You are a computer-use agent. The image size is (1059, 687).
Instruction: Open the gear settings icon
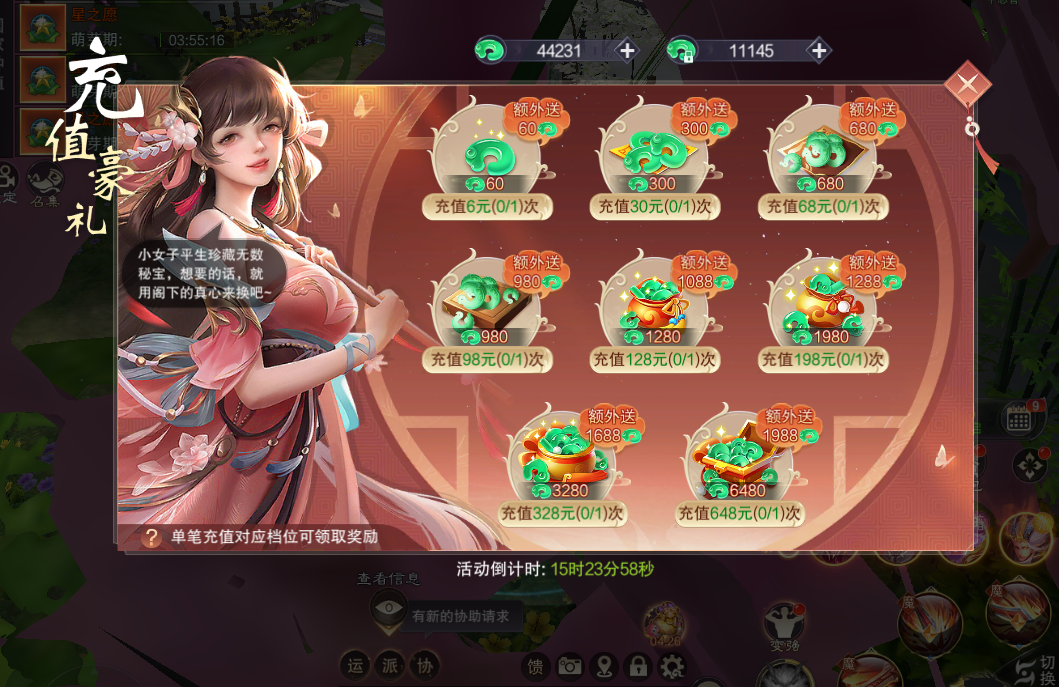point(672,666)
